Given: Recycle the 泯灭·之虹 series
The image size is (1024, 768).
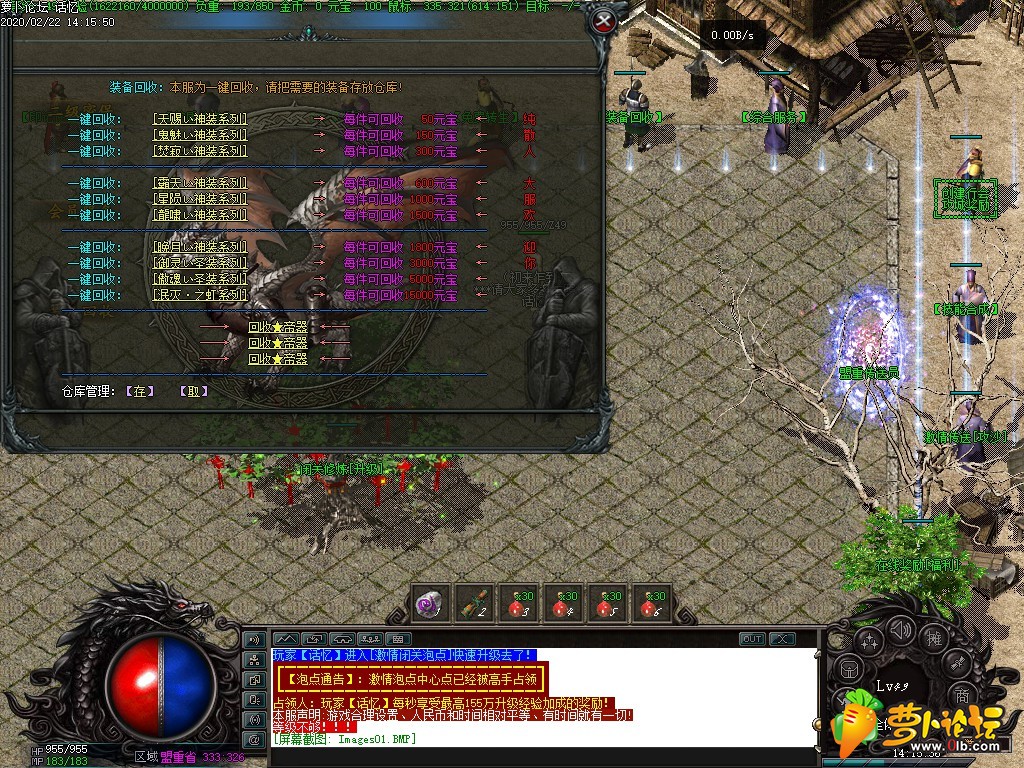Looking at the screenshot, I should click(x=199, y=295).
